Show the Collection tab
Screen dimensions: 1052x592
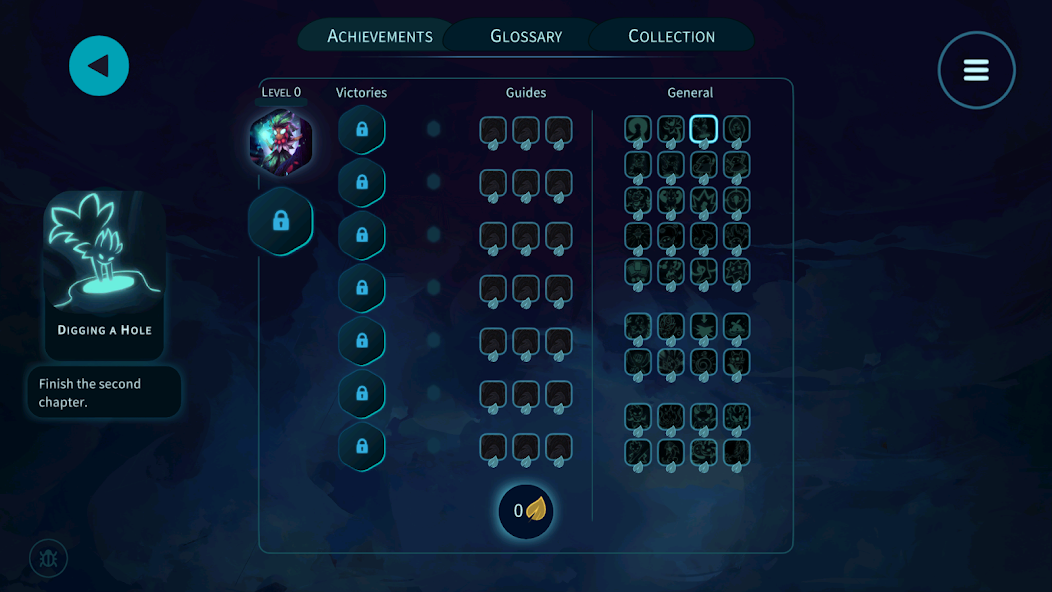click(671, 36)
